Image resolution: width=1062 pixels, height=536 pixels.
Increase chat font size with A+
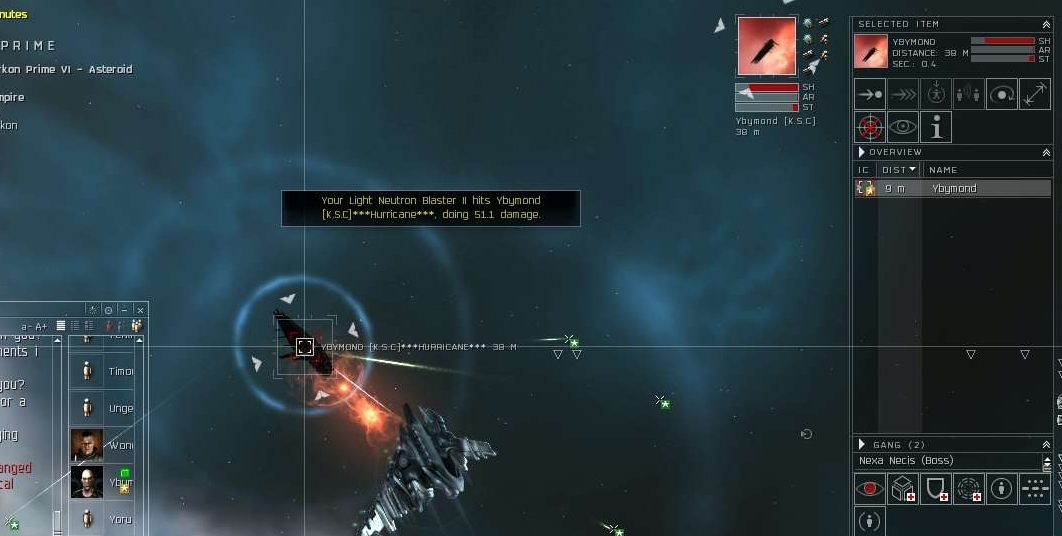[x=41, y=326]
